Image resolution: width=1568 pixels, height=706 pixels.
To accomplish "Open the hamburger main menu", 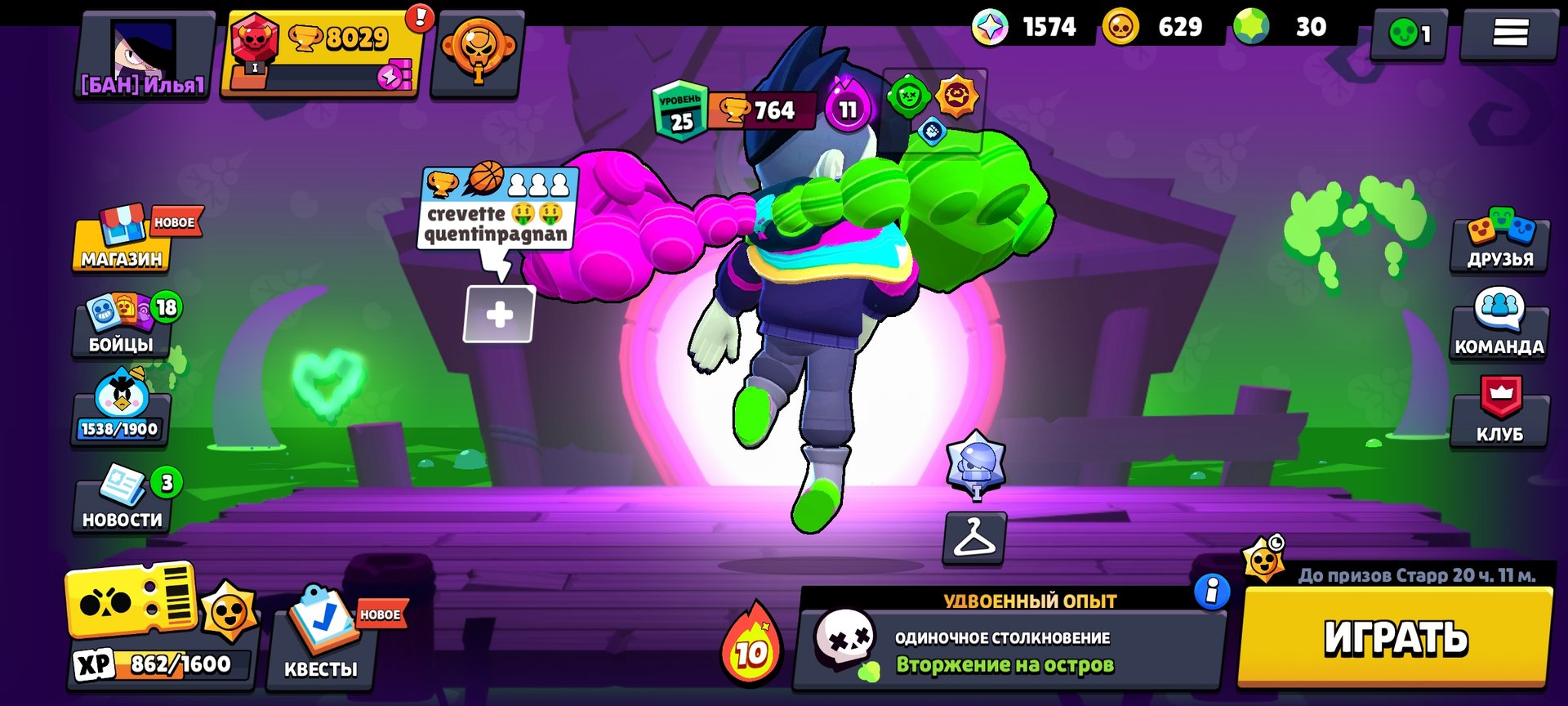I will [1509, 34].
